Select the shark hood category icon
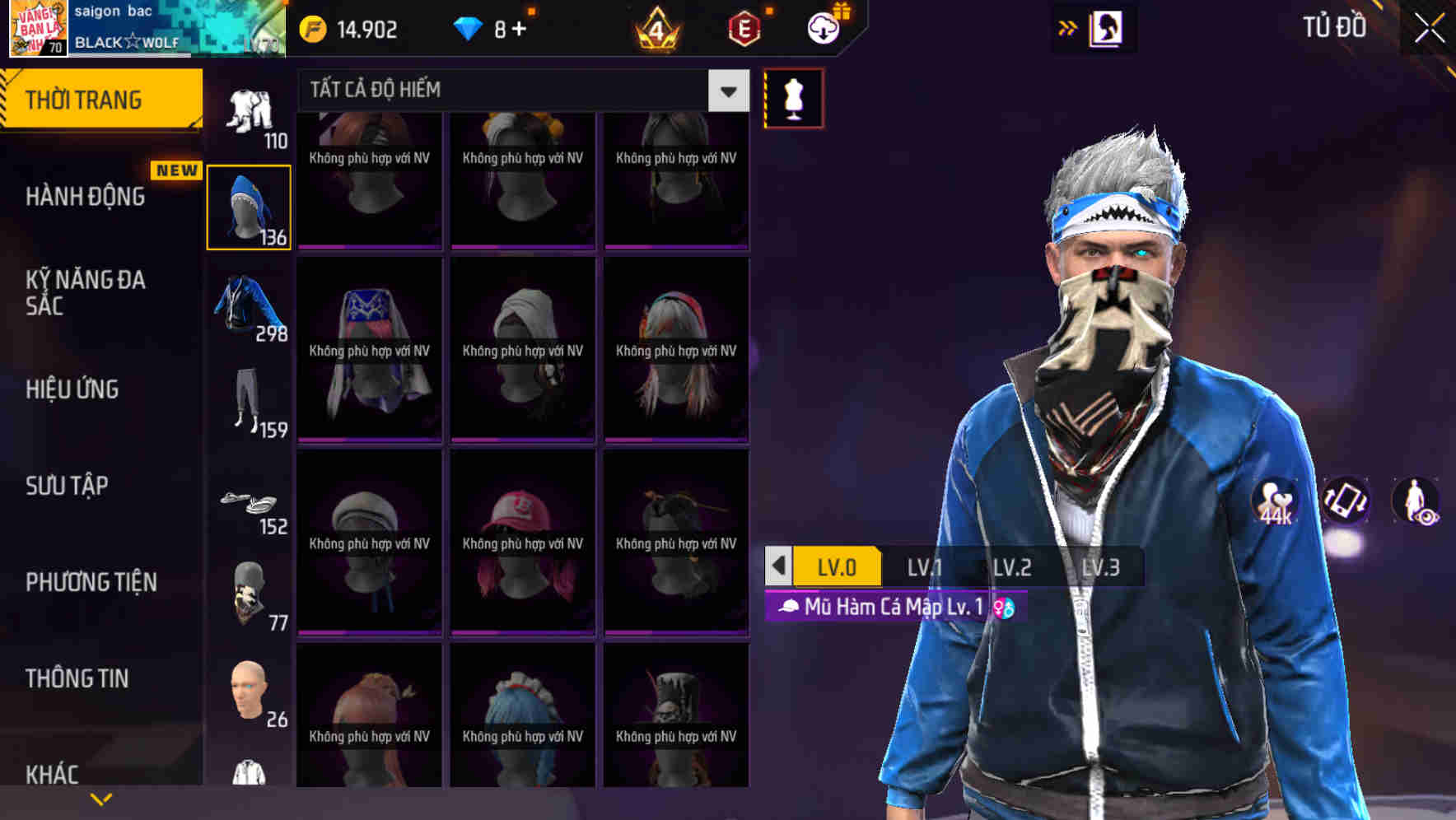 (249, 206)
